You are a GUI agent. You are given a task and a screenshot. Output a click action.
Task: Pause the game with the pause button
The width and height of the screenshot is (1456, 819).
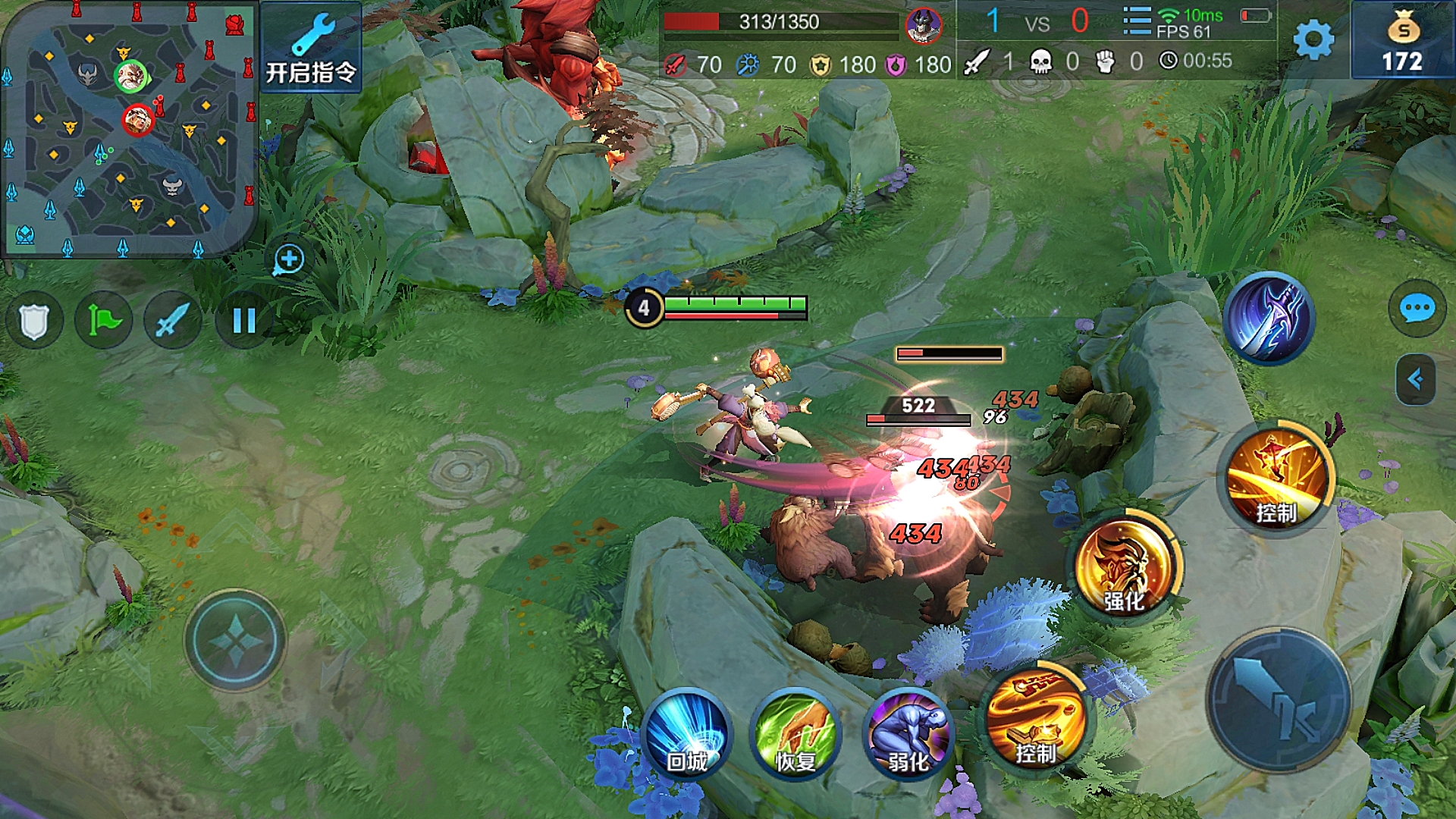[x=243, y=321]
